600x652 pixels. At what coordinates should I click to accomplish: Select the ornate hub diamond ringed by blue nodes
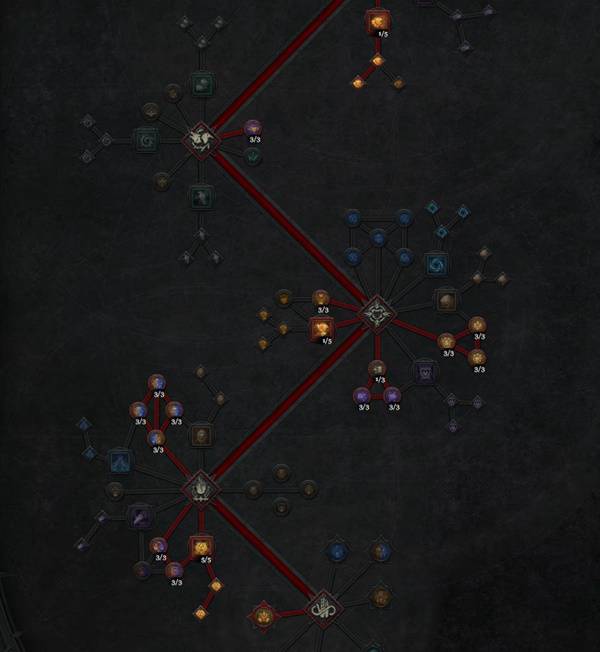point(377,312)
